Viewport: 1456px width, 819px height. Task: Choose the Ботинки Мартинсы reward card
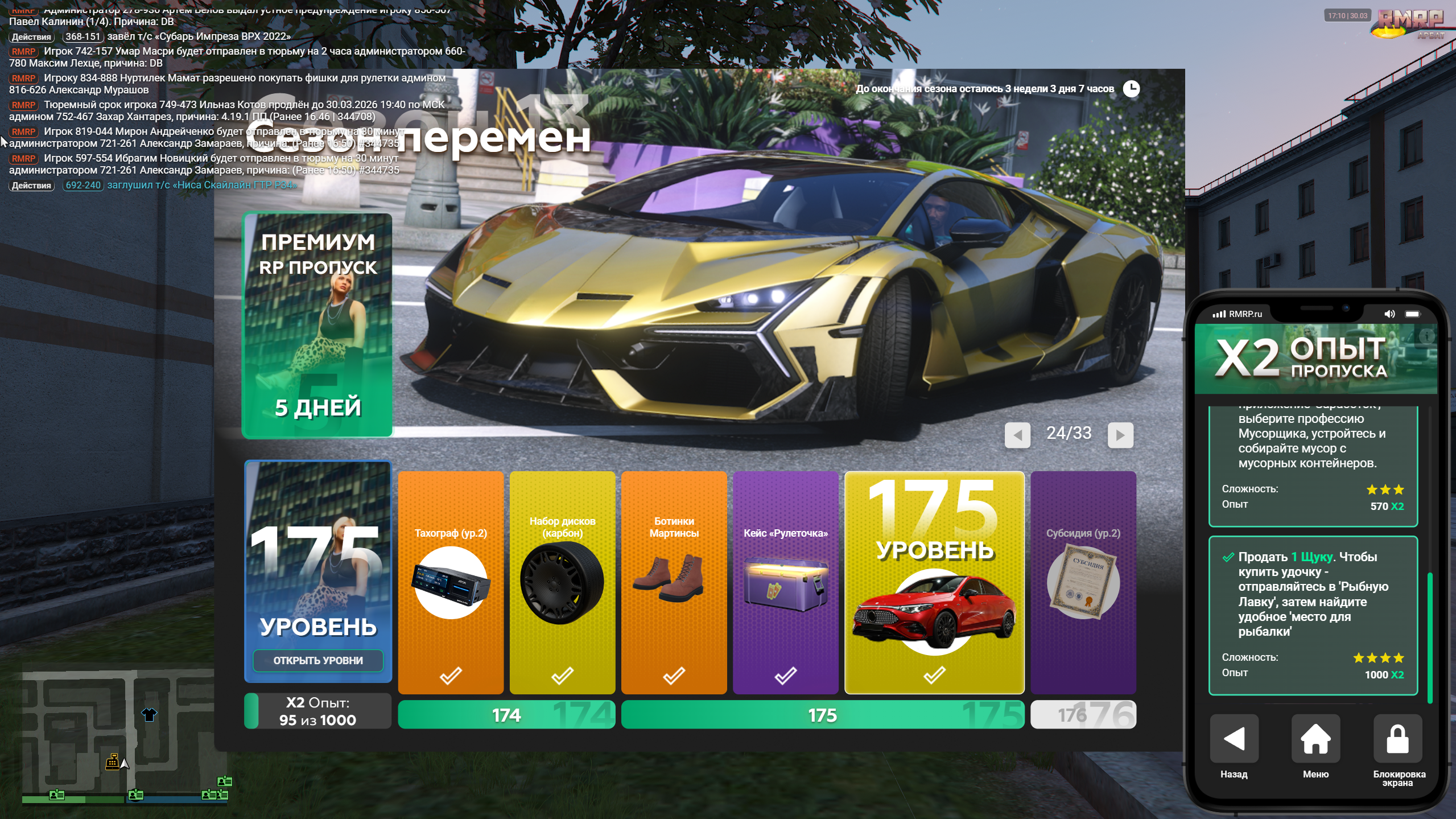coord(674,582)
